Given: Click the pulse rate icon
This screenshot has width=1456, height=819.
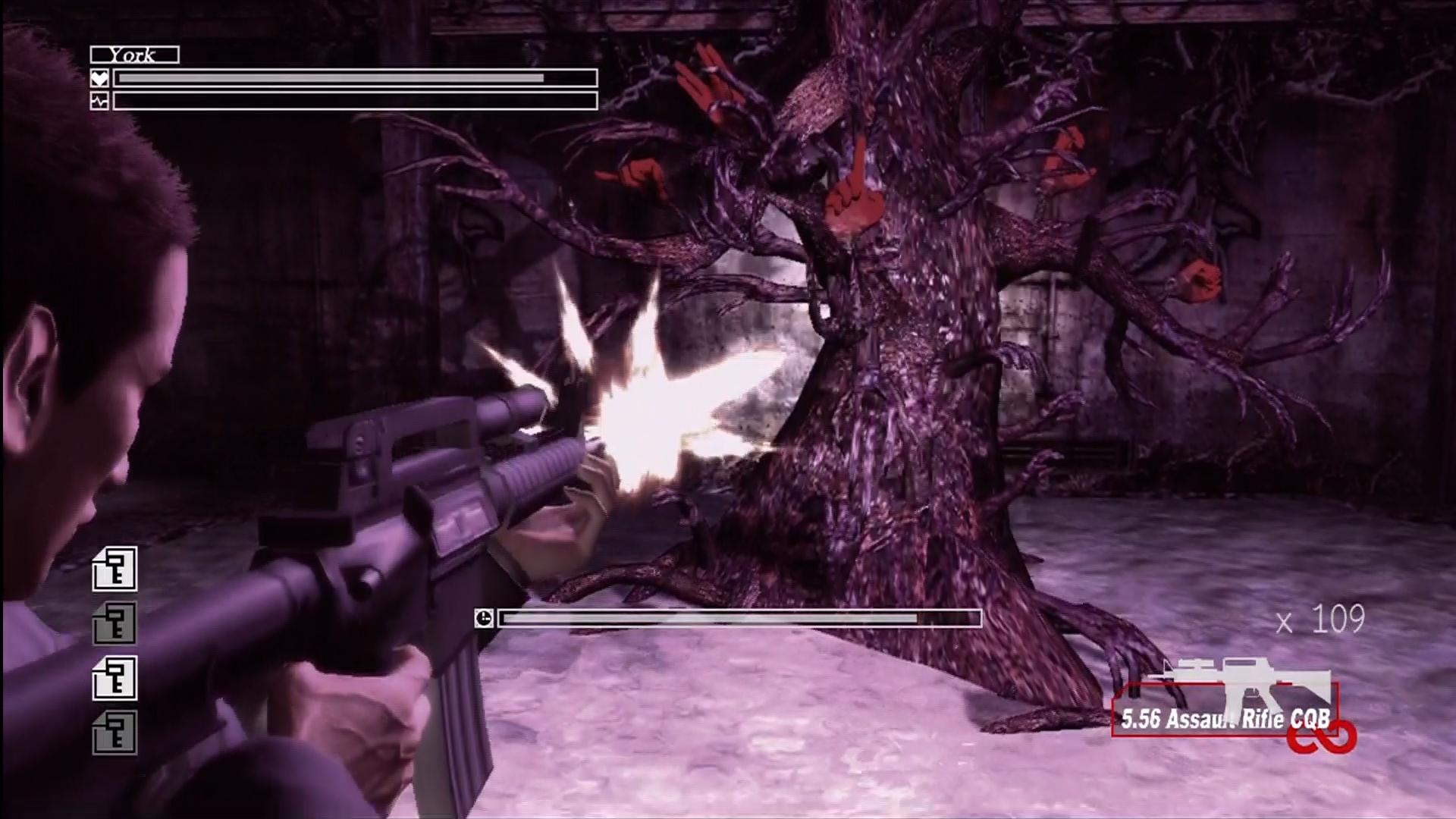Looking at the screenshot, I should [x=99, y=101].
